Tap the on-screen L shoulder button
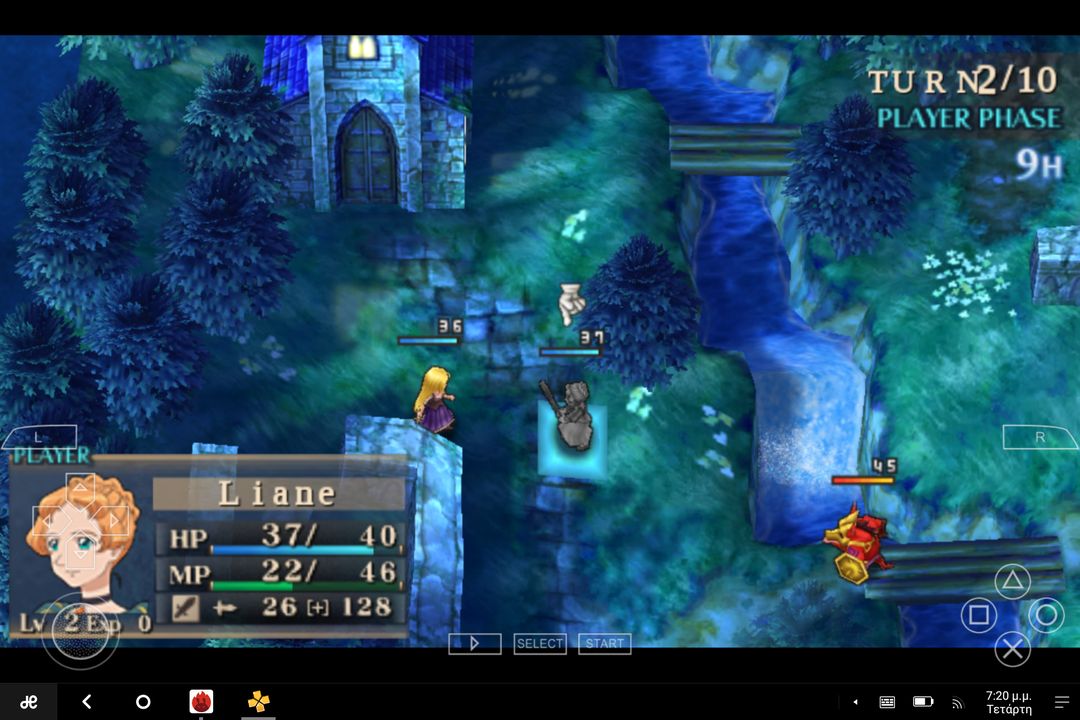The width and height of the screenshot is (1080, 720). (38, 437)
